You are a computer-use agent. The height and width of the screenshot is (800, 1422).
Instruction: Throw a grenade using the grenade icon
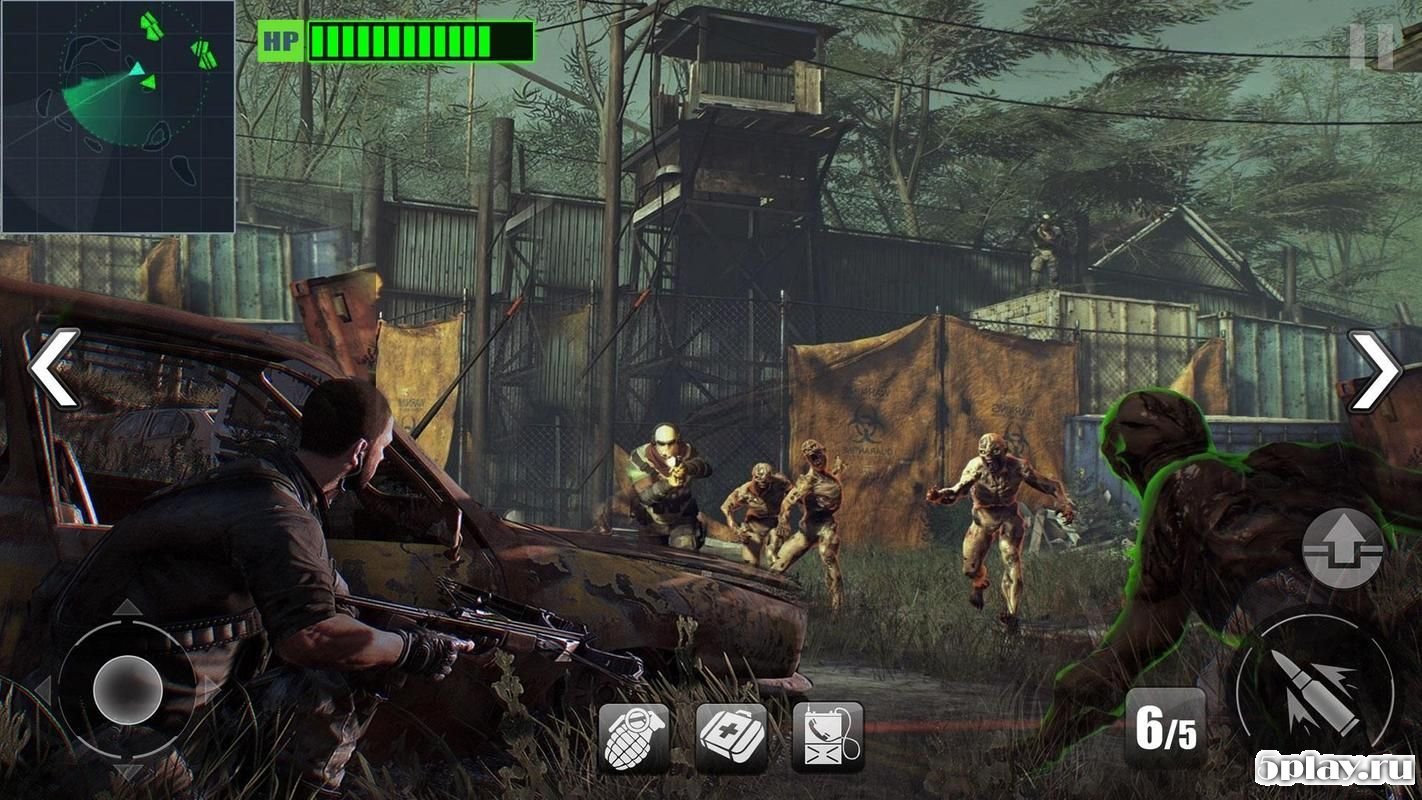tap(634, 737)
